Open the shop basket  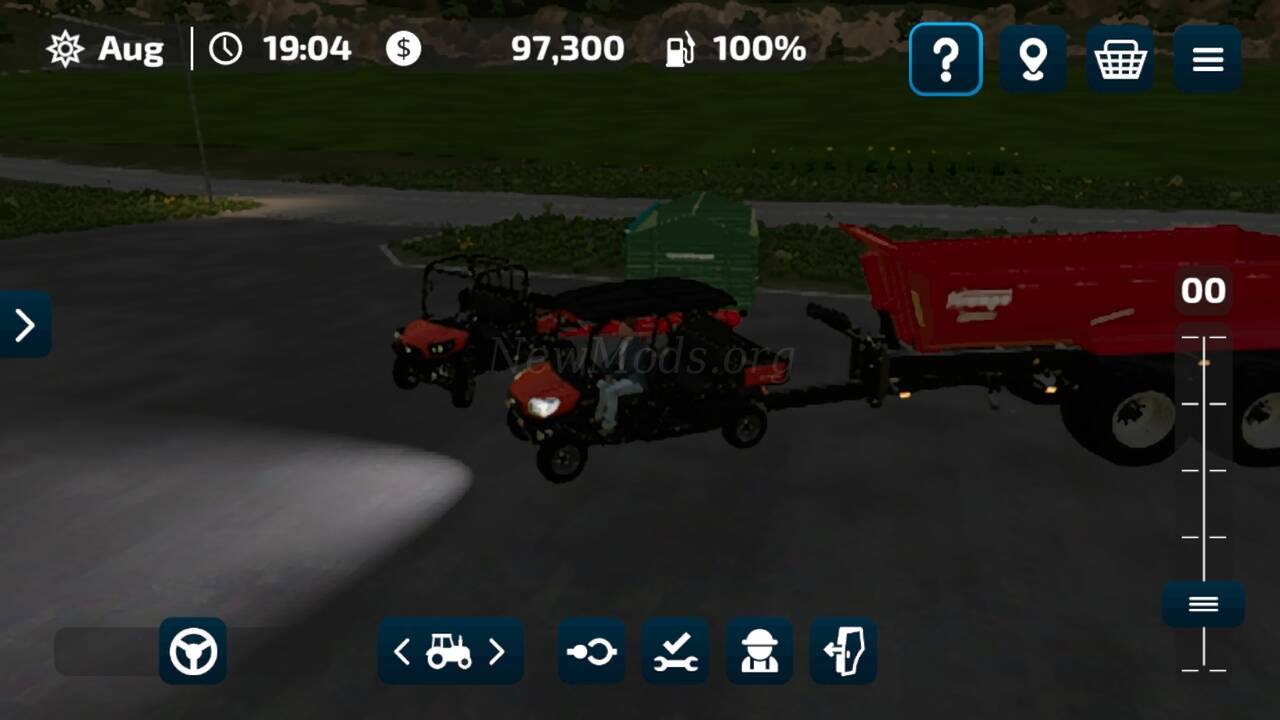(x=1120, y=60)
